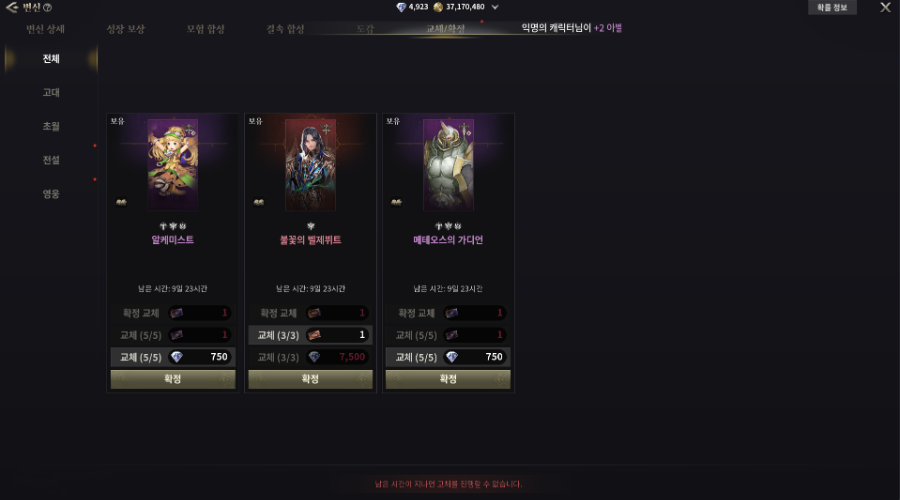
Task: Filter by the 고대 grade category
Action: (51, 93)
